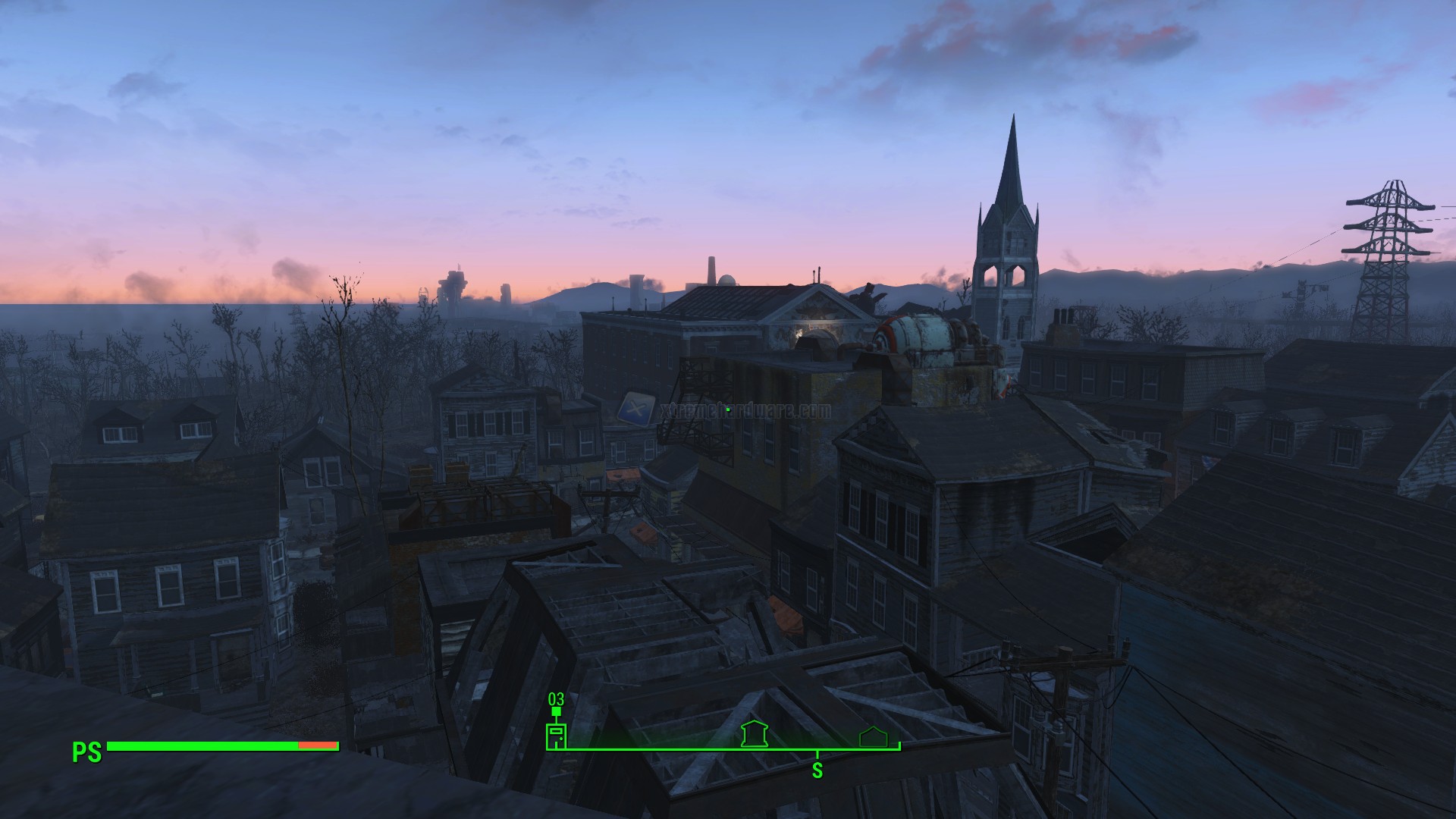The image size is (1456, 819).
Task: Click the faded house marker on the compass
Action: coord(873,736)
